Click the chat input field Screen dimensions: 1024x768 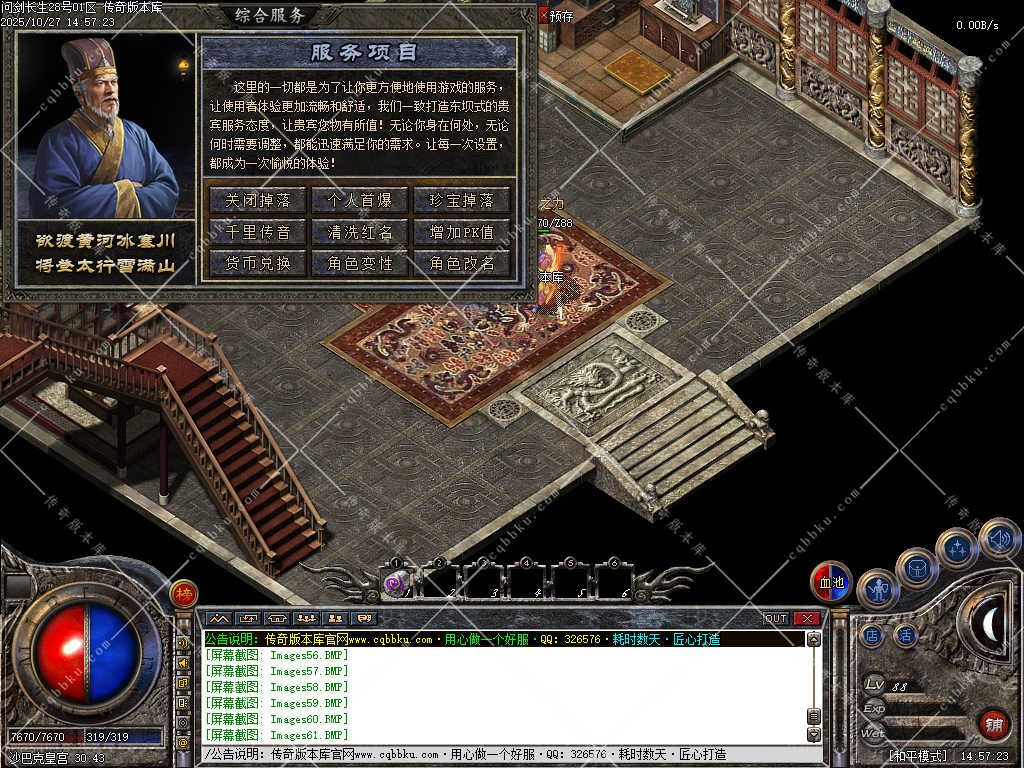click(500, 754)
